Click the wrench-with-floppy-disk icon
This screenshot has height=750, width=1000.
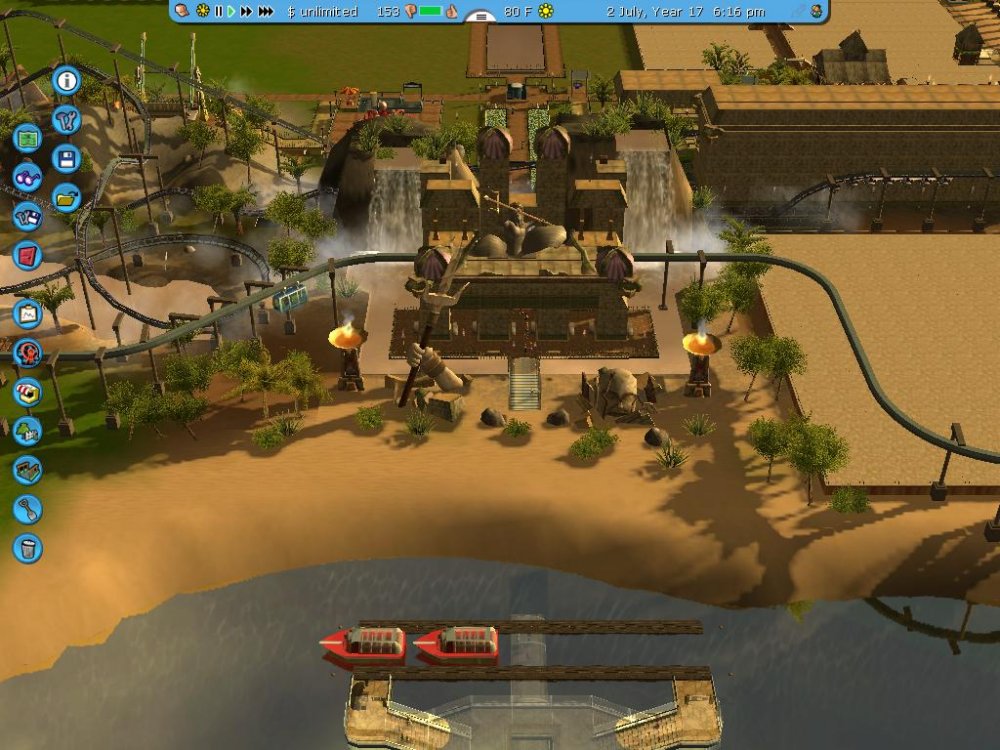point(27,217)
